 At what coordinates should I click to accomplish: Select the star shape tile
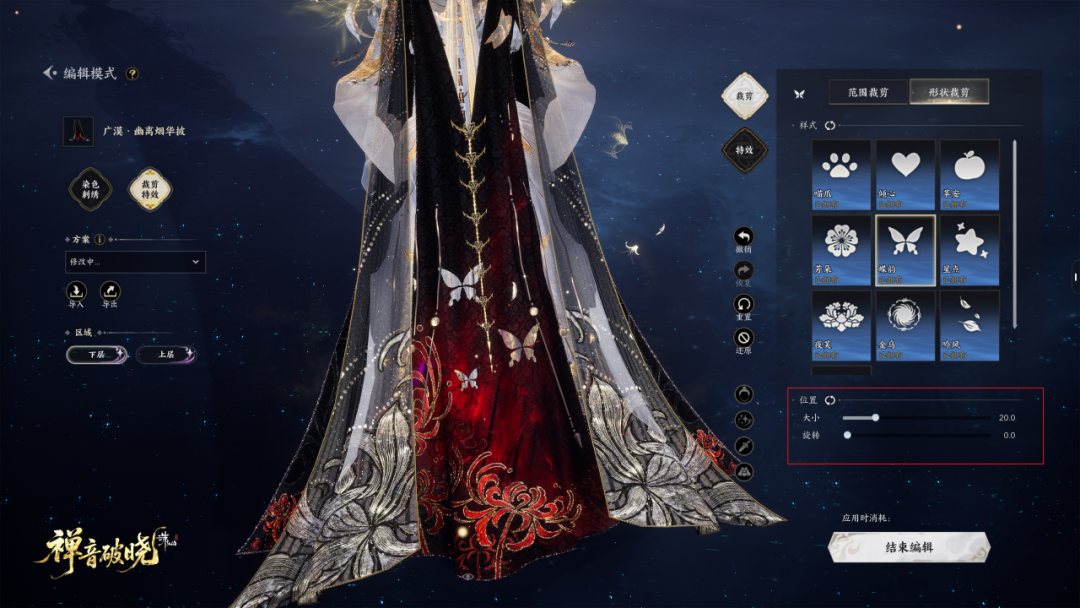point(969,245)
